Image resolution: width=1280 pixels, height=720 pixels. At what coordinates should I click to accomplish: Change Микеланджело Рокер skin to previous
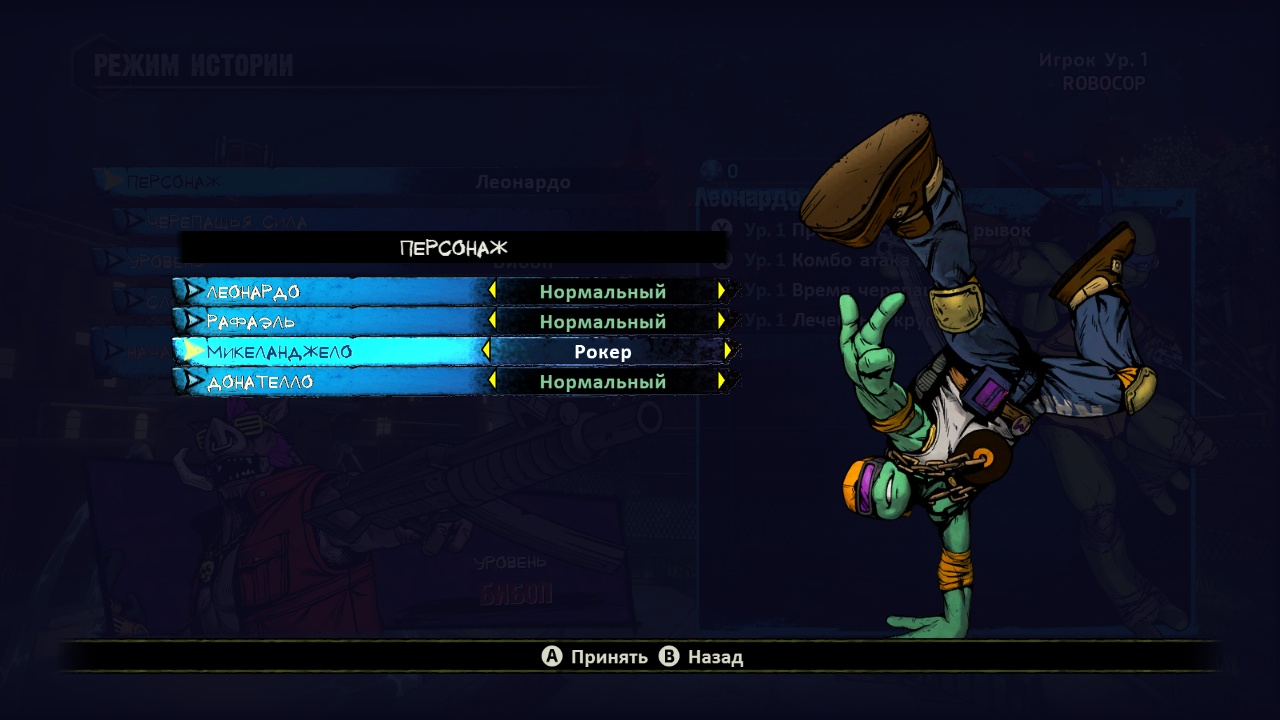click(487, 351)
